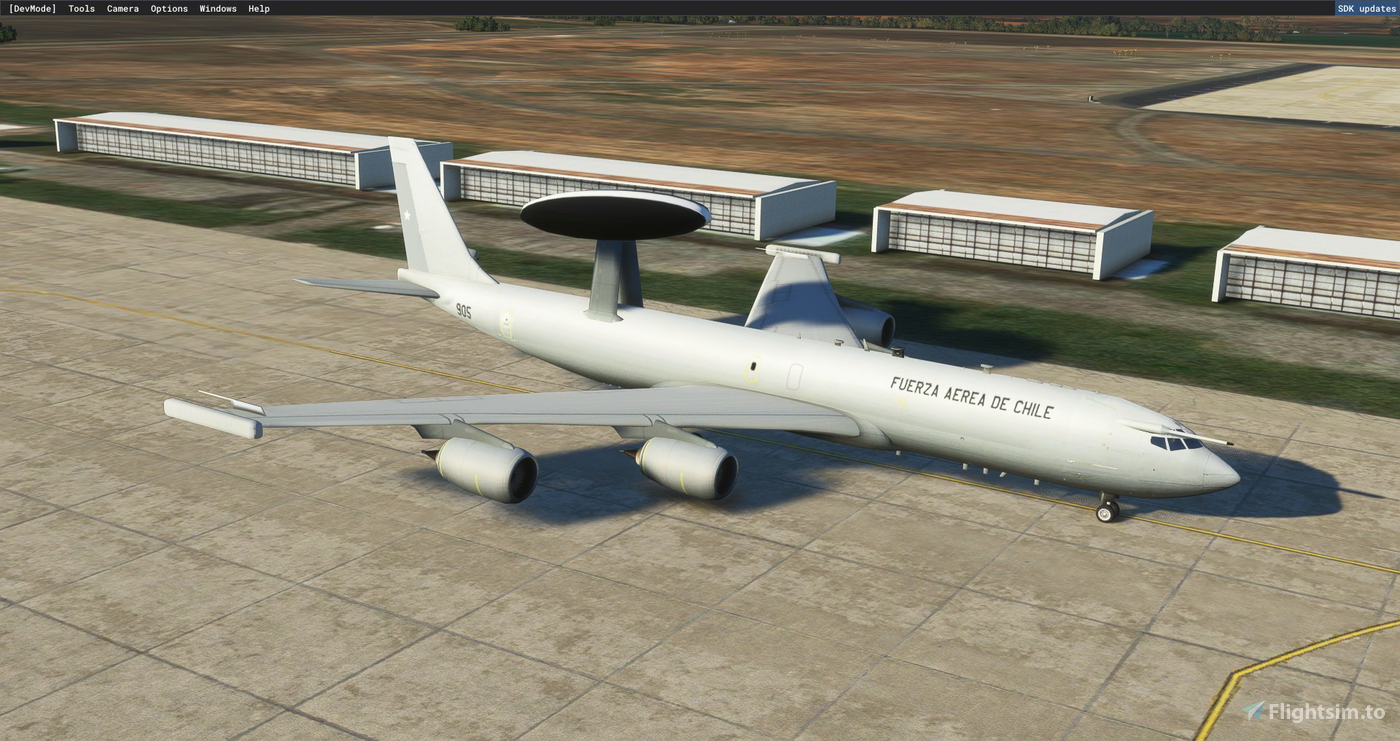Expand the Options dropdown menu

point(169,8)
